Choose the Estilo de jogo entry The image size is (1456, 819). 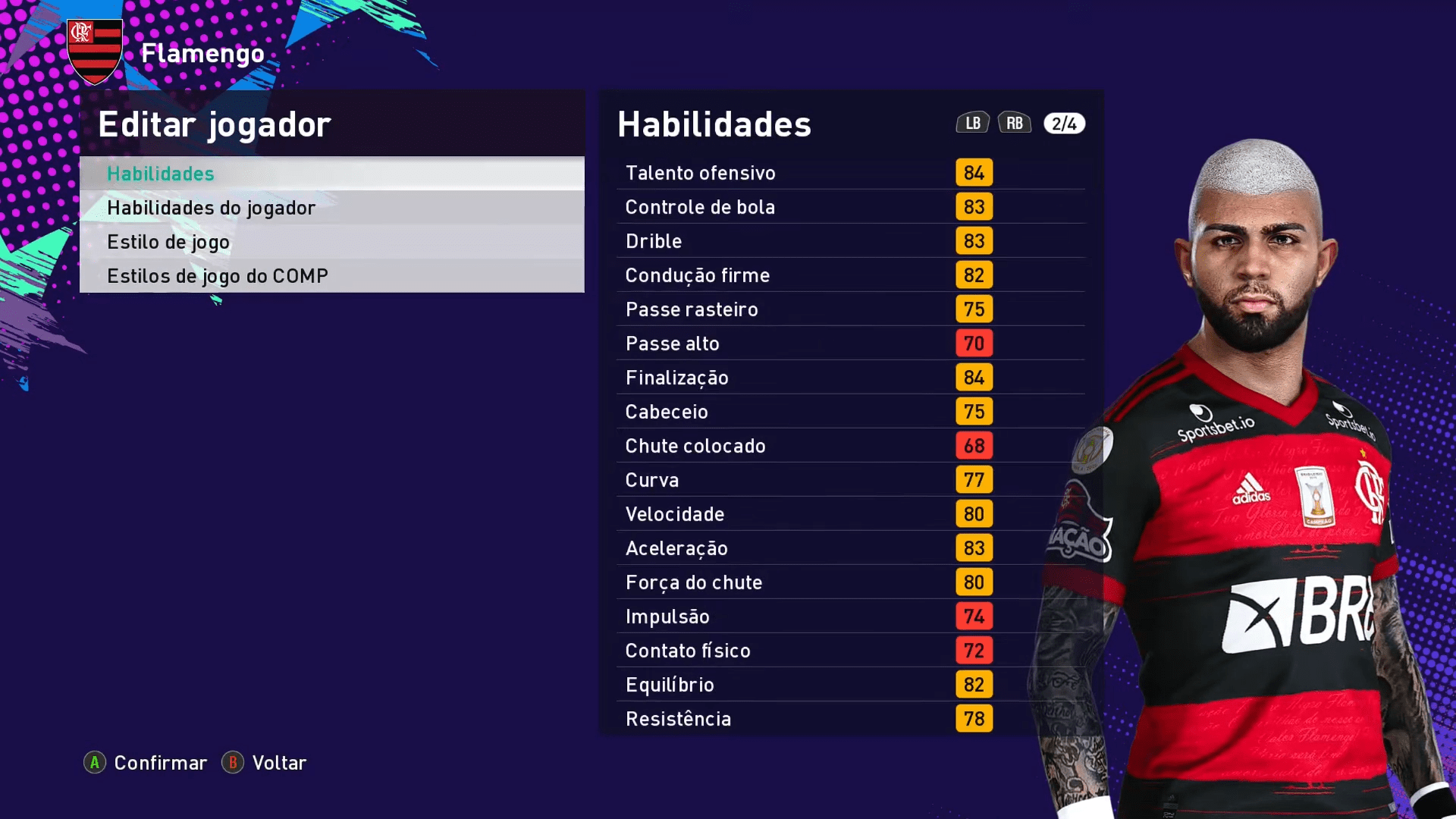tap(331, 242)
